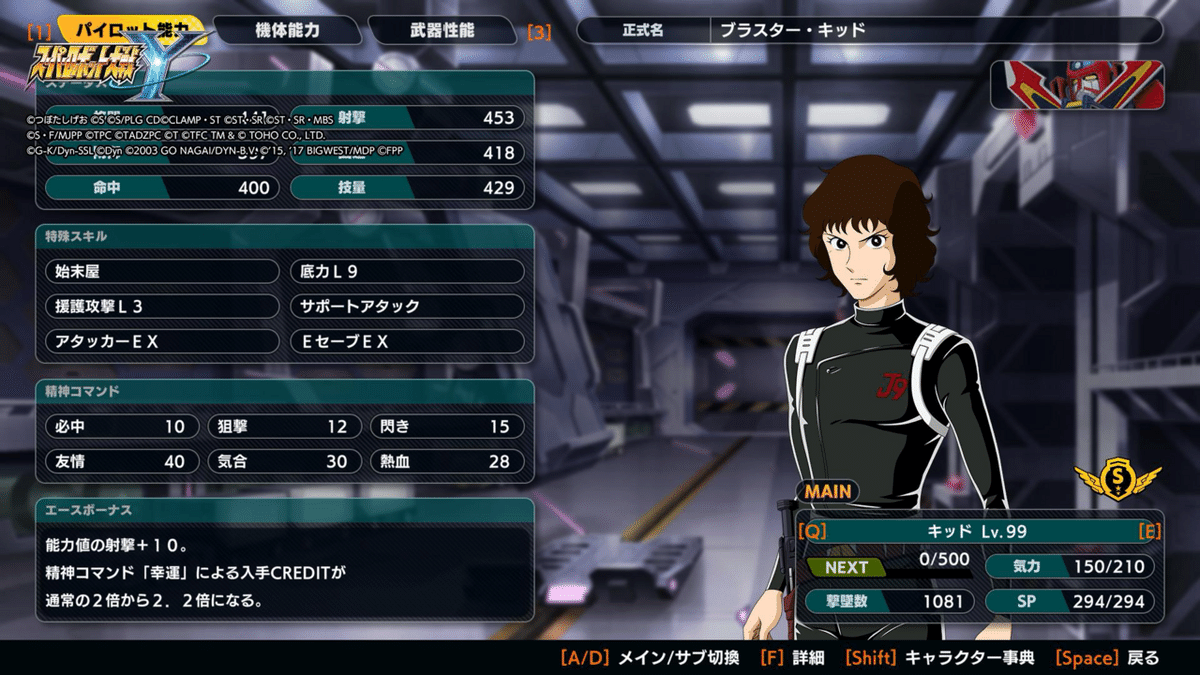The width and height of the screenshot is (1200, 675).
Task: Select the 熱血 spirit command
Action: click(x=447, y=461)
